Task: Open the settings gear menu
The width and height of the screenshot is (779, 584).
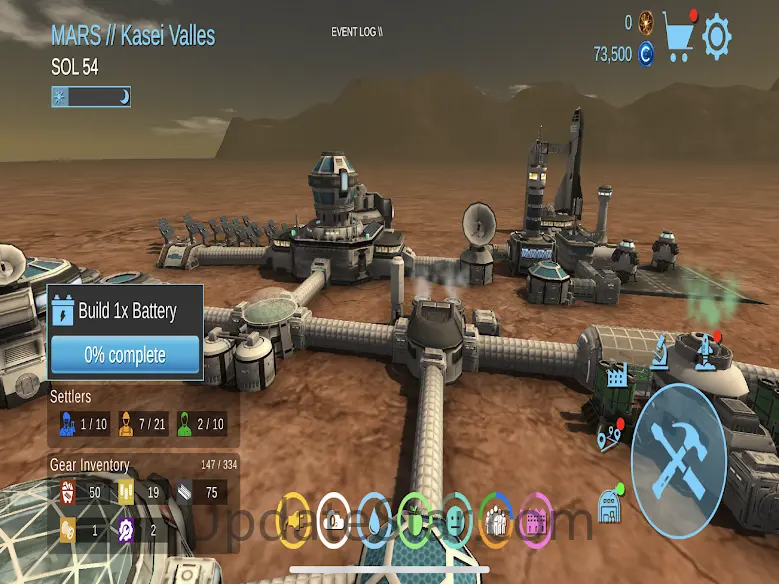Action: coord(717,37)
